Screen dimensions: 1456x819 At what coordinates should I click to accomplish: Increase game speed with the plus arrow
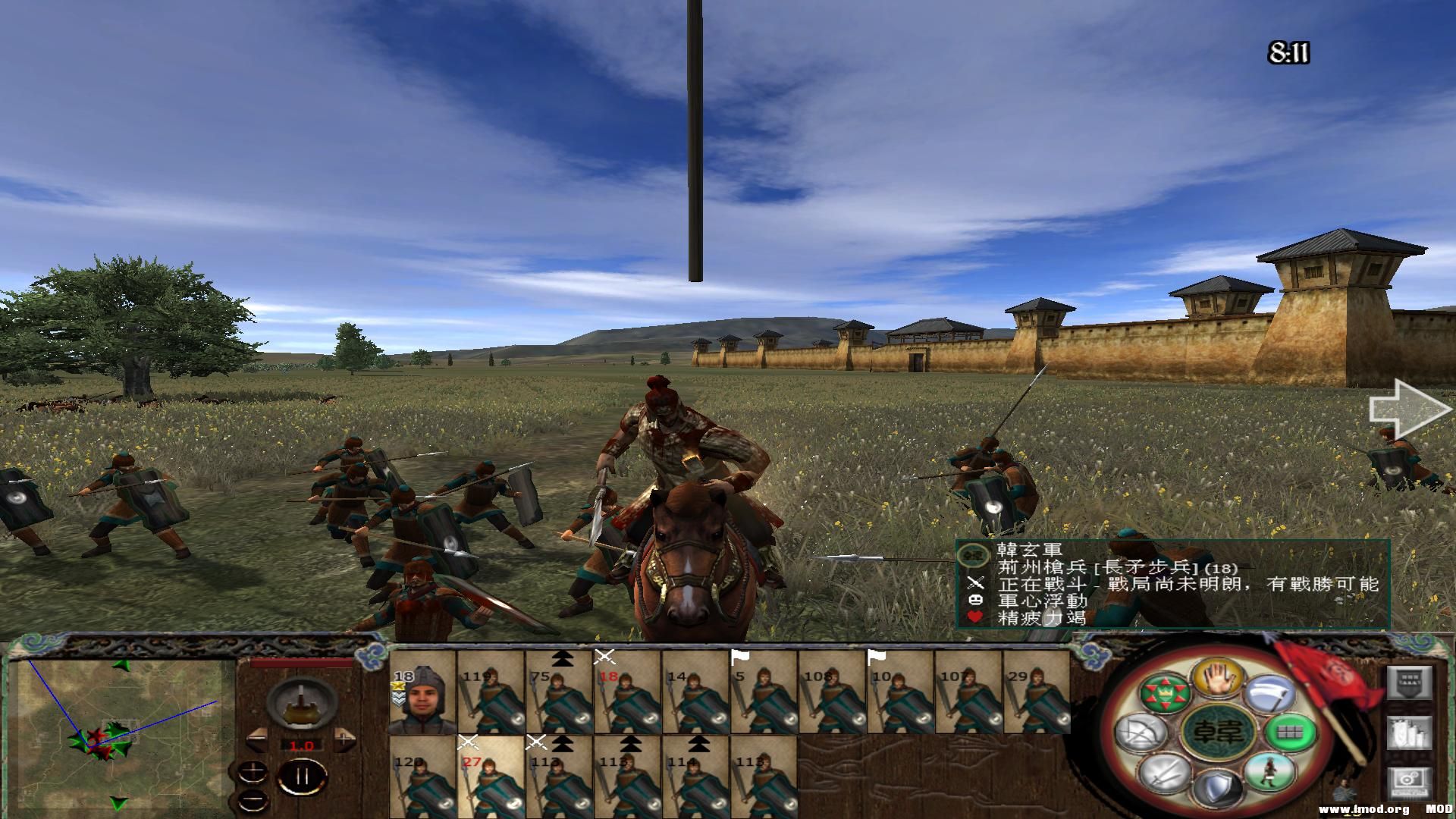(x=344, y=739)
